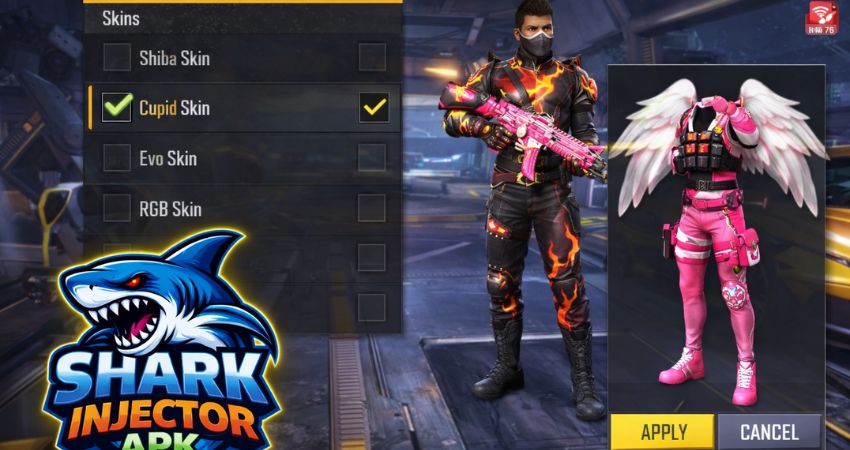Enable the RGB Skin checkbox
The width and height of the screenshot is (850, 450).
click(117, 208)
